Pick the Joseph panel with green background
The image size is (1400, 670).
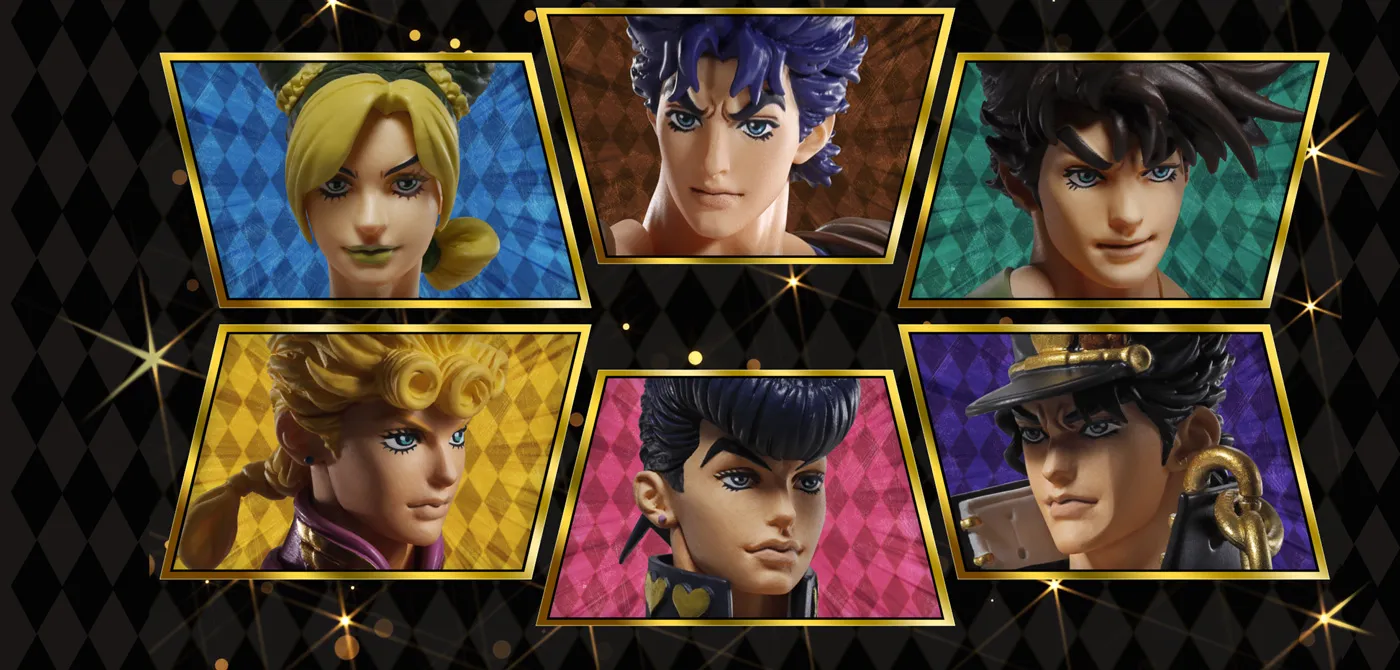pyautogui.click(x=1115, y=180)
